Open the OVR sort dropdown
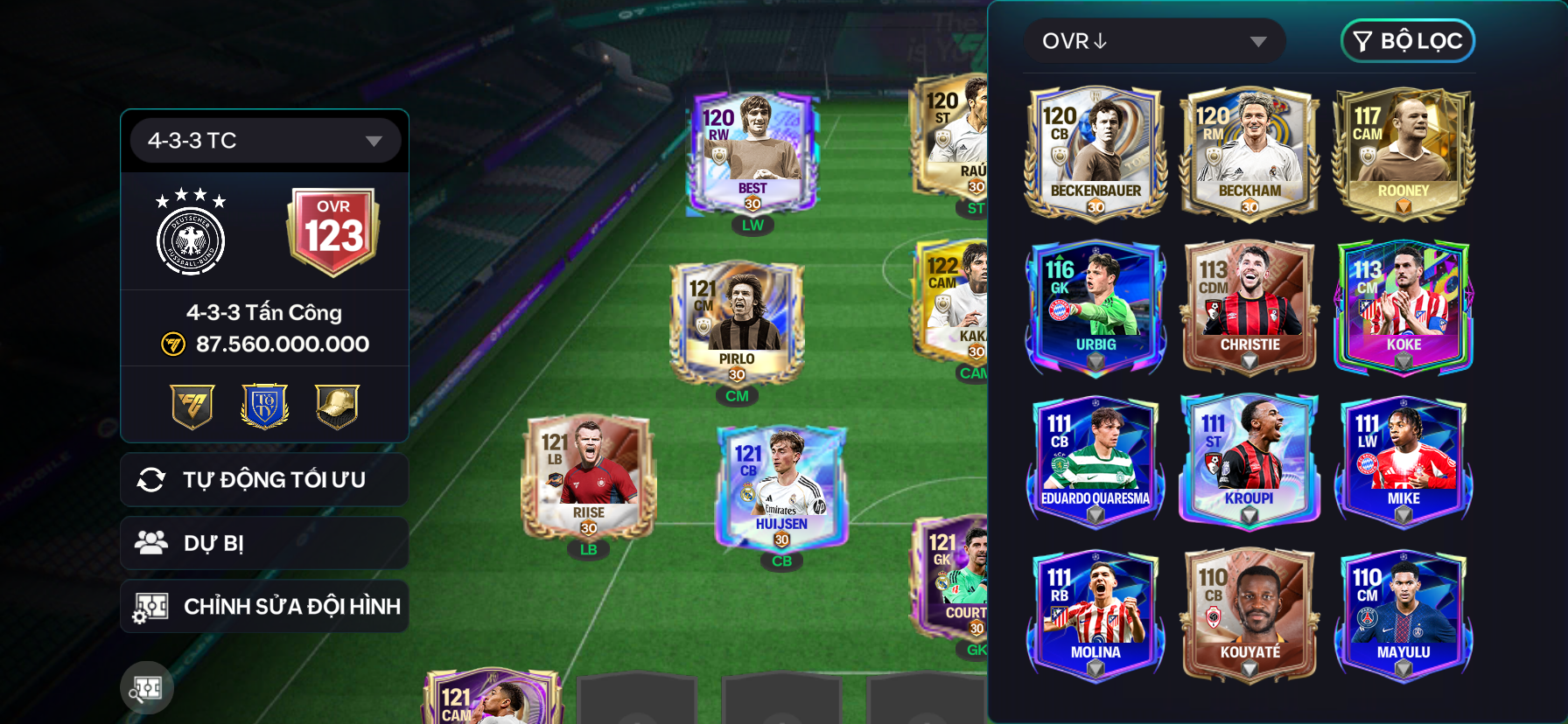Image resolution: width=1568 pixels, height=724 pixels. (1153, 41)
